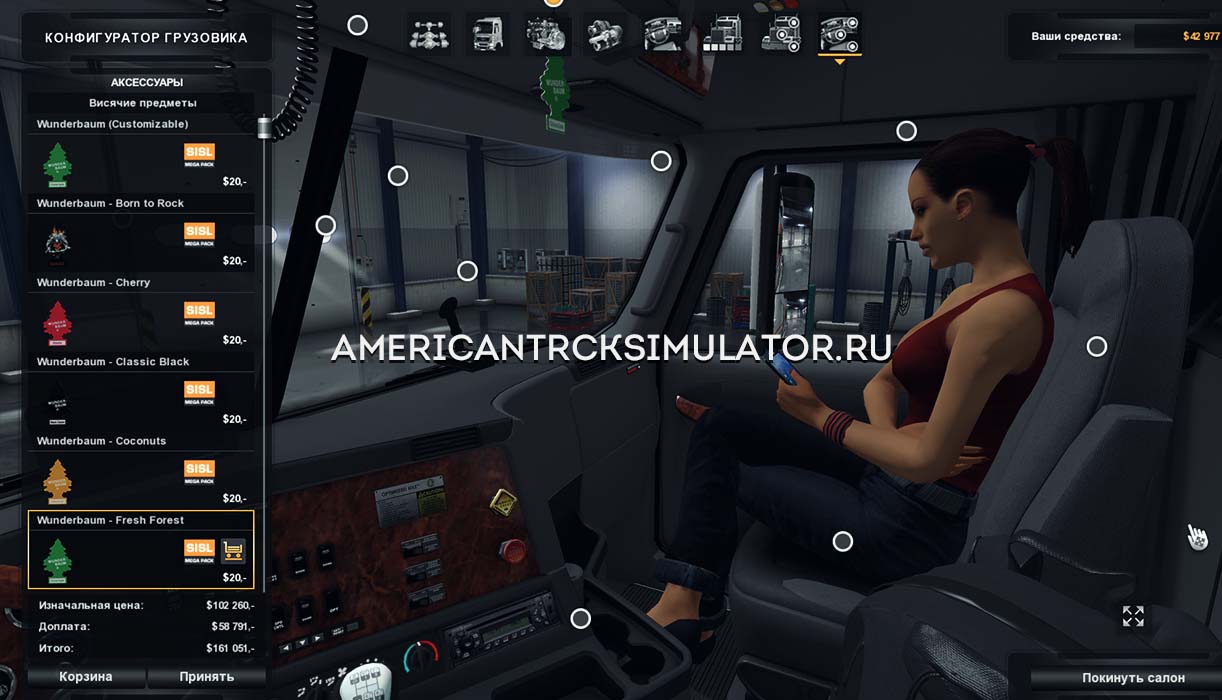Select the interior accessories tab
Viewport: 1222px width, 700px height.
pos(840,35)
